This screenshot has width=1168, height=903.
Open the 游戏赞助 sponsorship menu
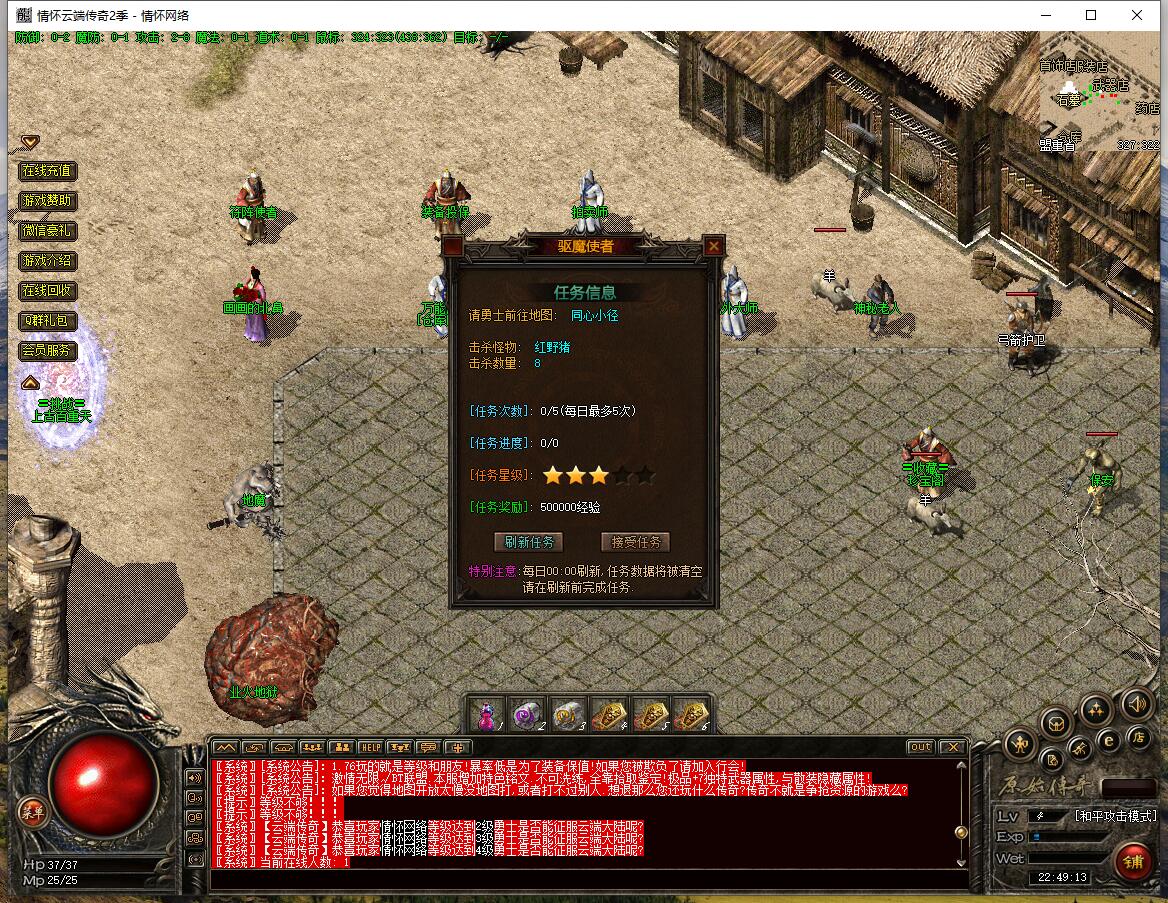point(48,201)
